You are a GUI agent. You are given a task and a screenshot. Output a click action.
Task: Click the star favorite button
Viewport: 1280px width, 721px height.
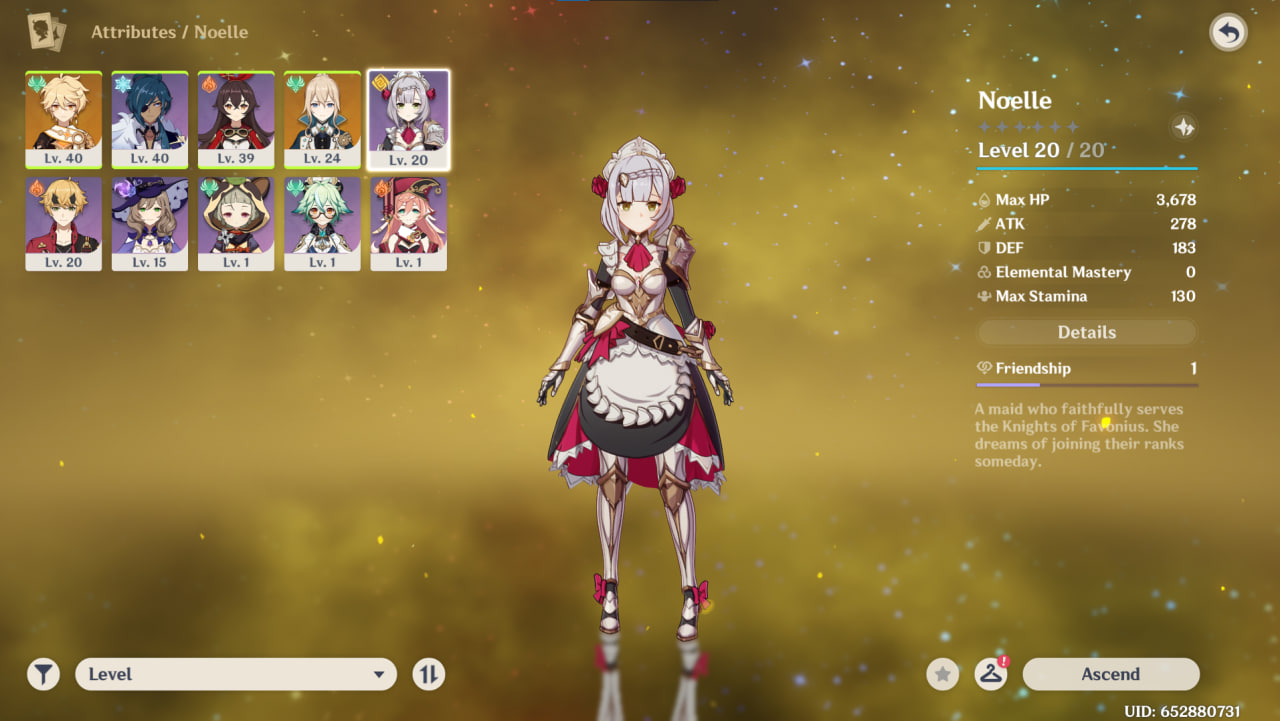click(942, 674)
